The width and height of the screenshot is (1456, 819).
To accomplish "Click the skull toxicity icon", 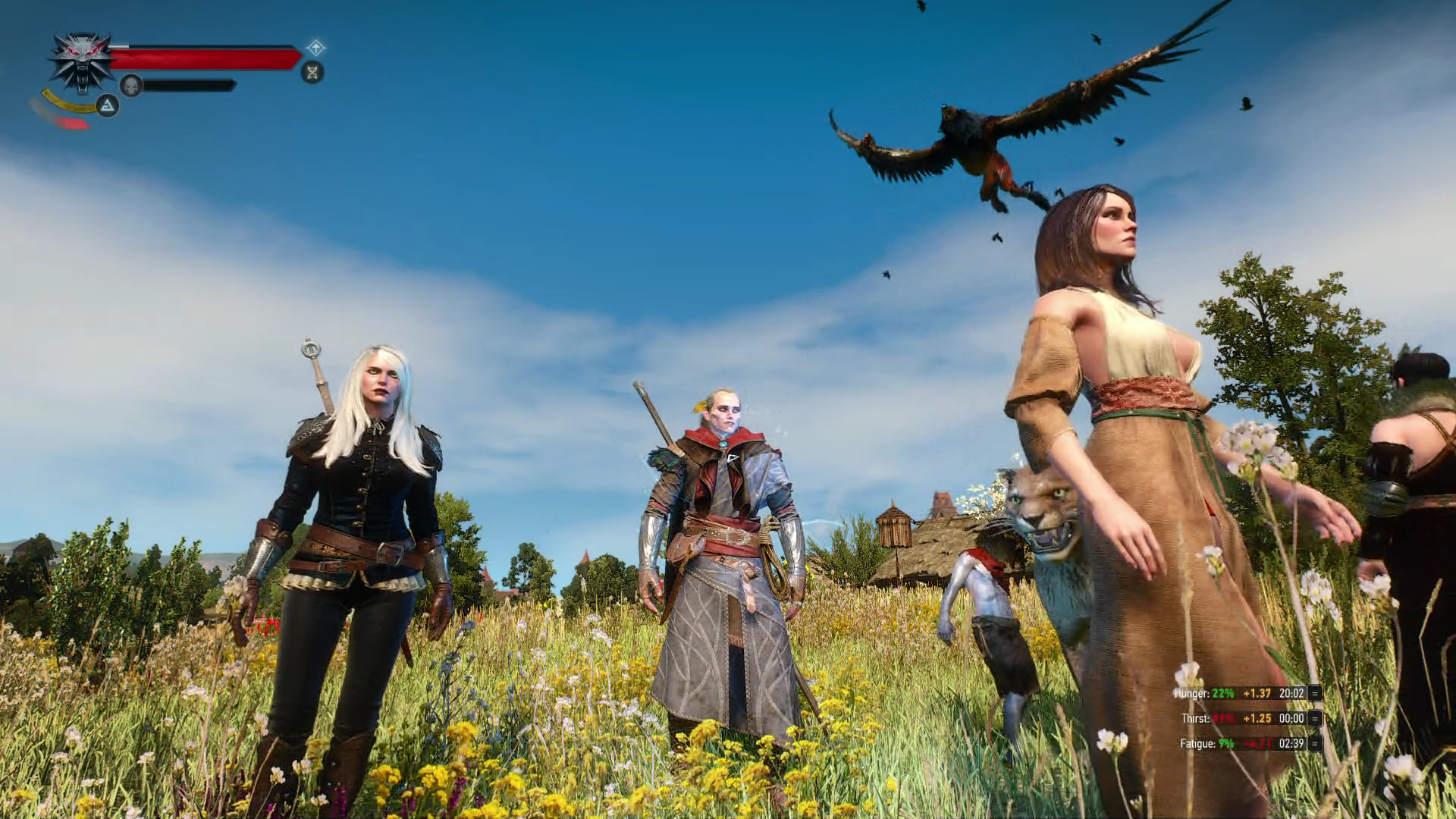I will (x=131, y=85).
